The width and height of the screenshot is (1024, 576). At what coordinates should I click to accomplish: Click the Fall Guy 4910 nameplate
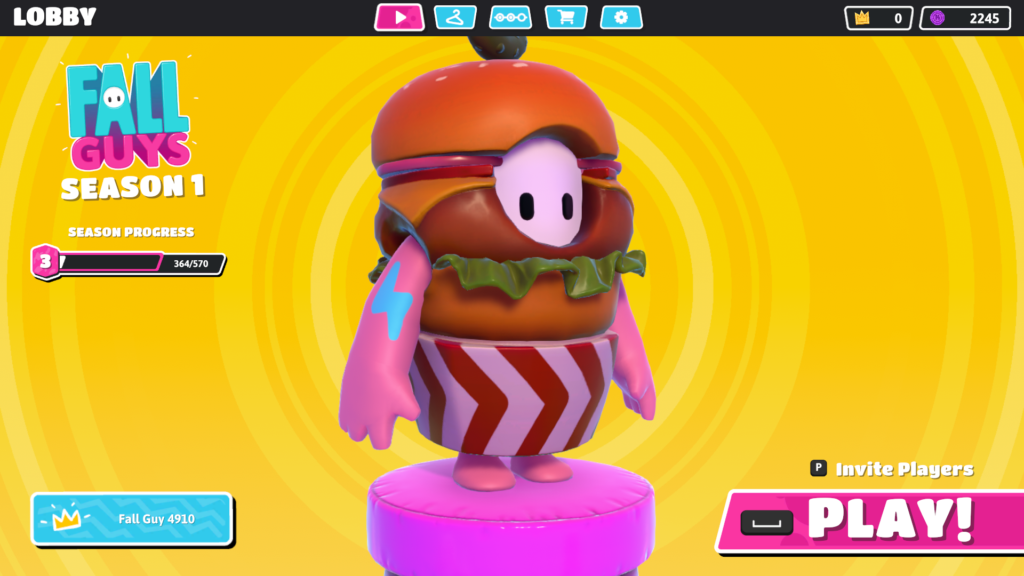coord(132,519)
